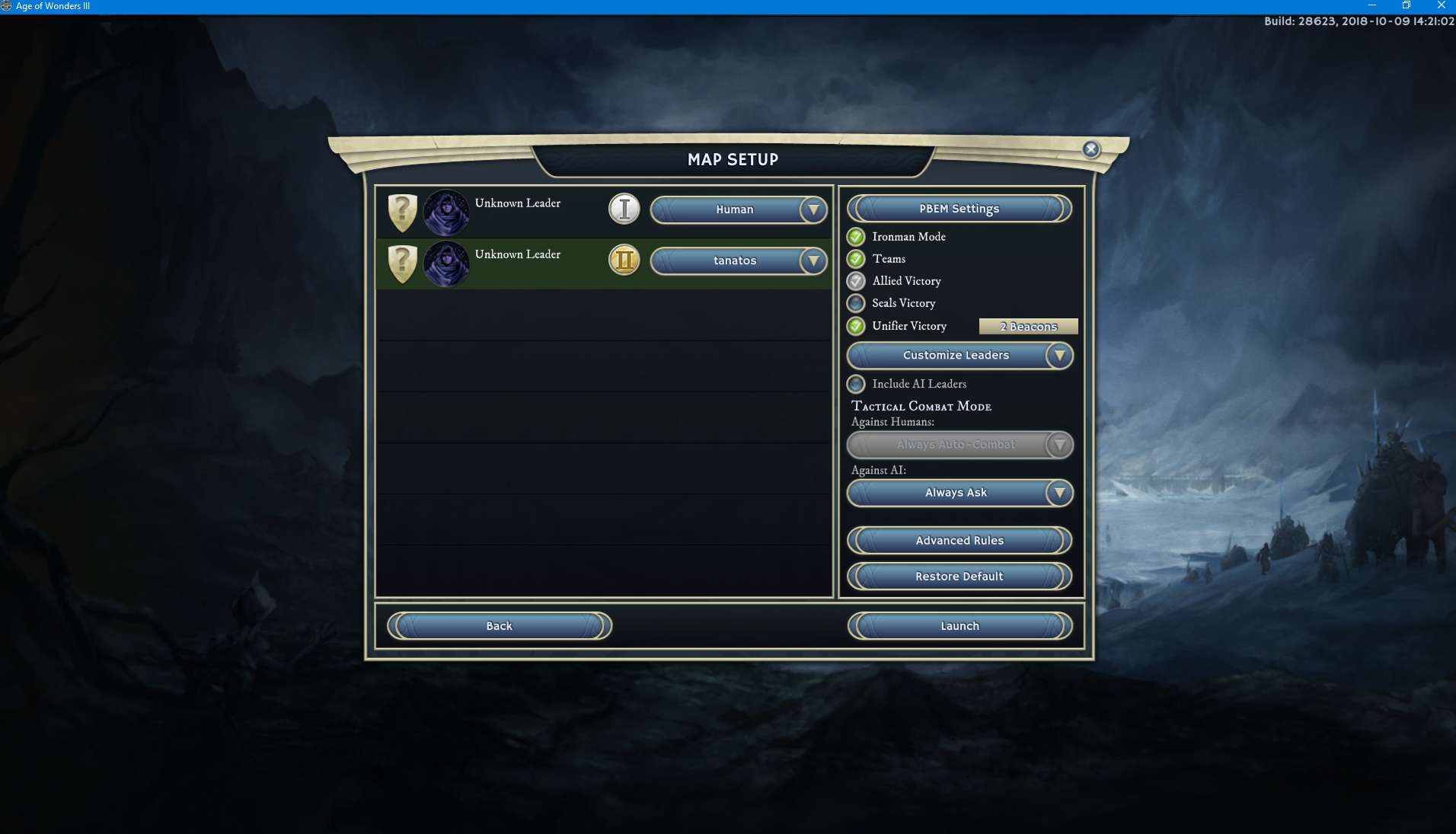
Task: Minimize the Age of Wonders III window
Action: click(1372, 5)
